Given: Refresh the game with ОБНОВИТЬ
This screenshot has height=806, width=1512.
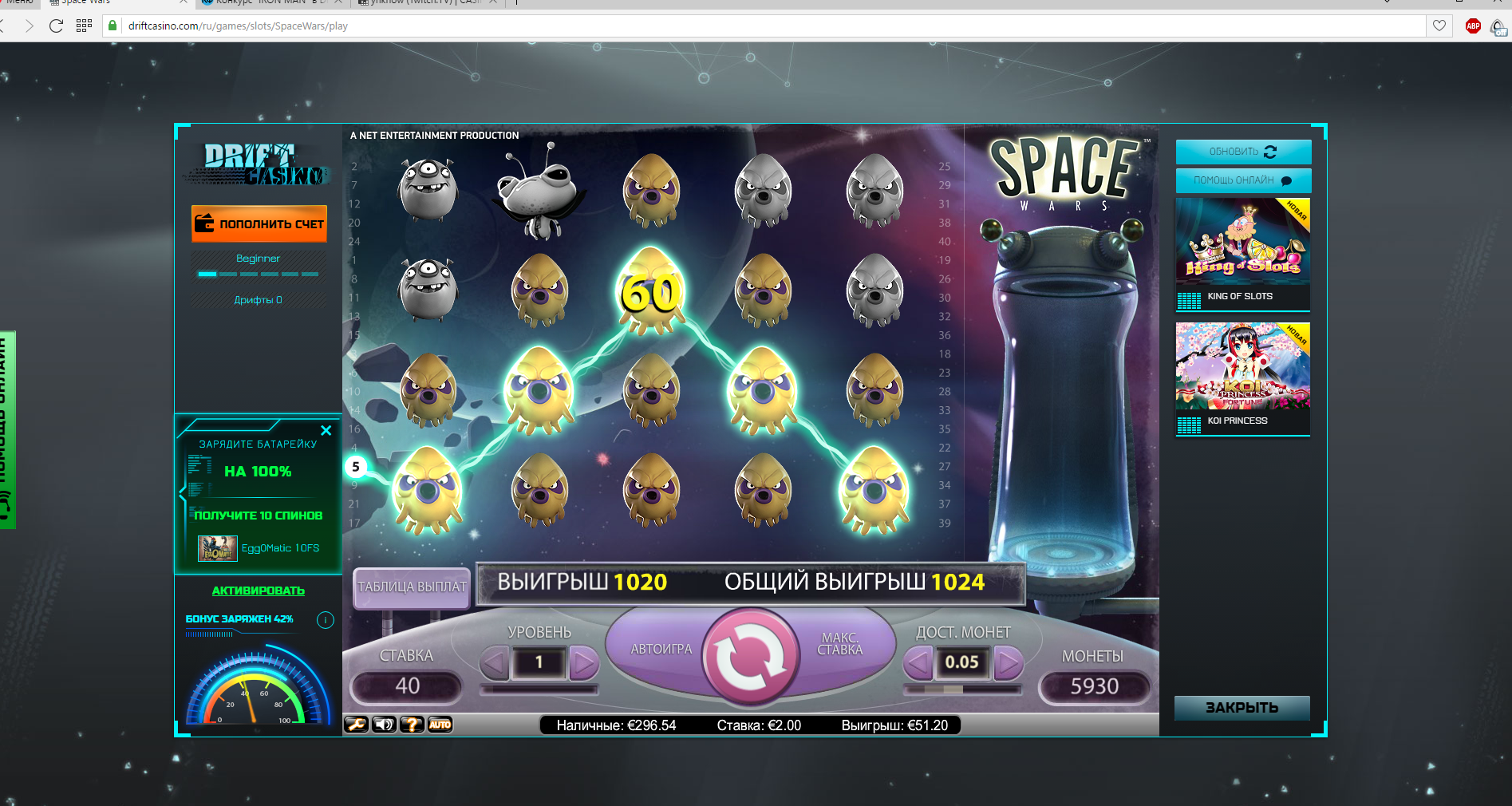Looking at the screenshot, I should [x=1242, y=152].
